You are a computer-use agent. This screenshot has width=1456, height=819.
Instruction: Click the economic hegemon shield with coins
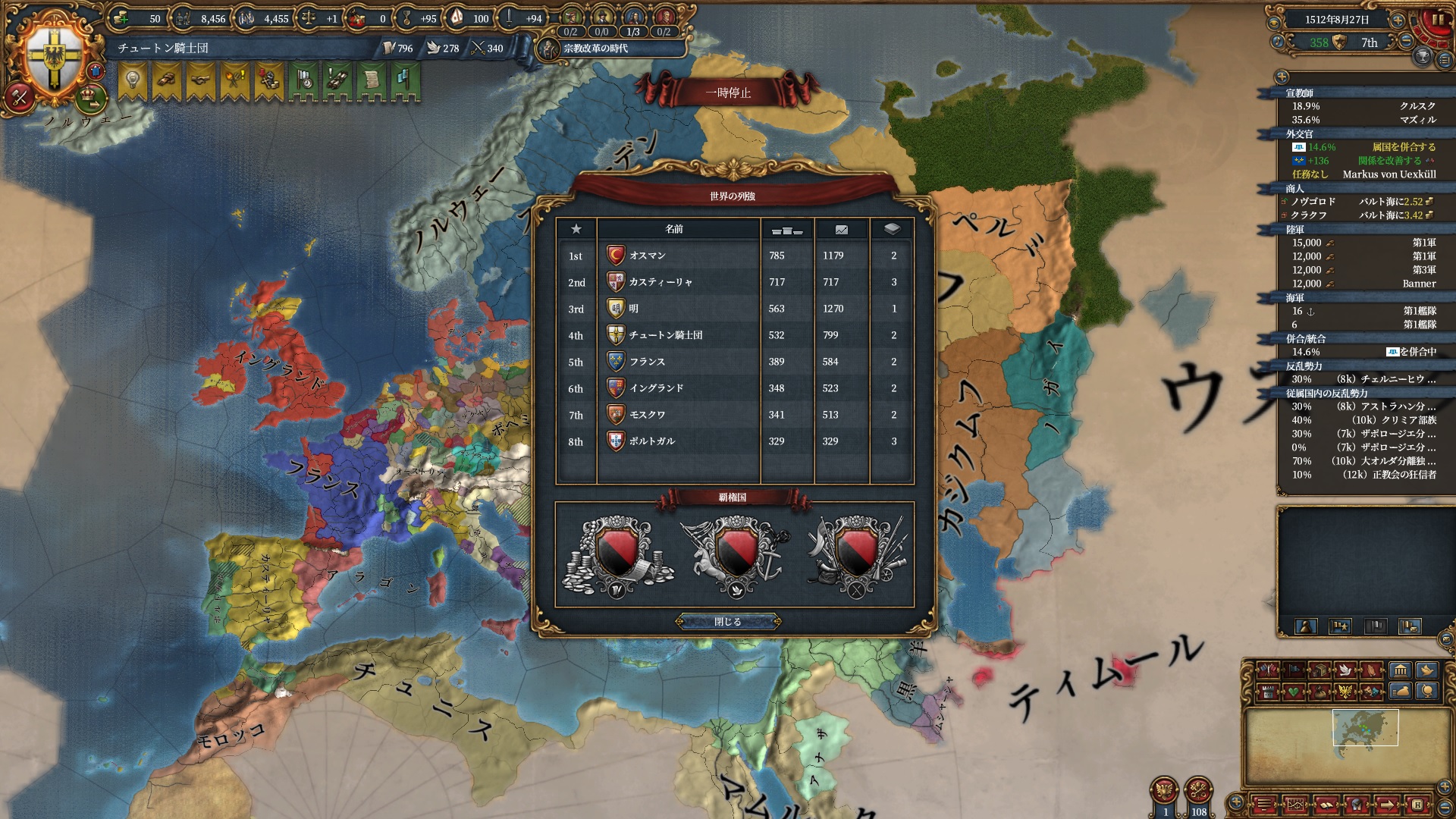click(x=617, y=554)
